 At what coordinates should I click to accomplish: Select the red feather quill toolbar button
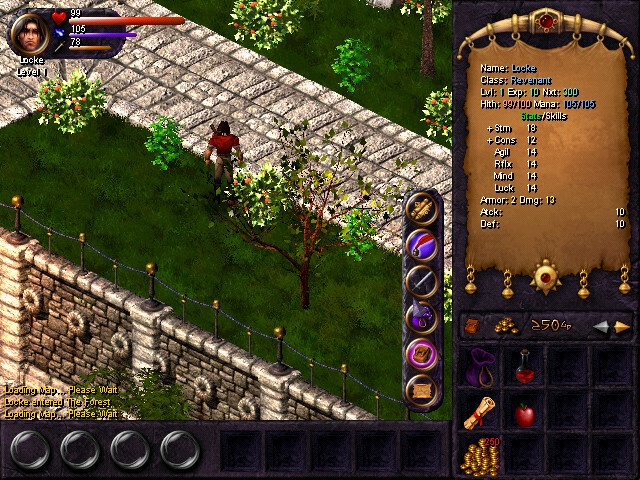coord(423,244)
